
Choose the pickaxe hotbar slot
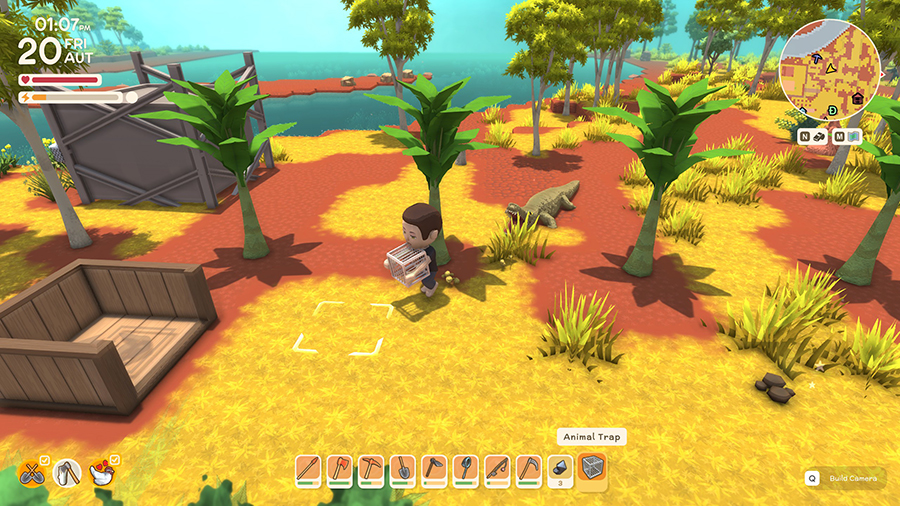(371, 468)
